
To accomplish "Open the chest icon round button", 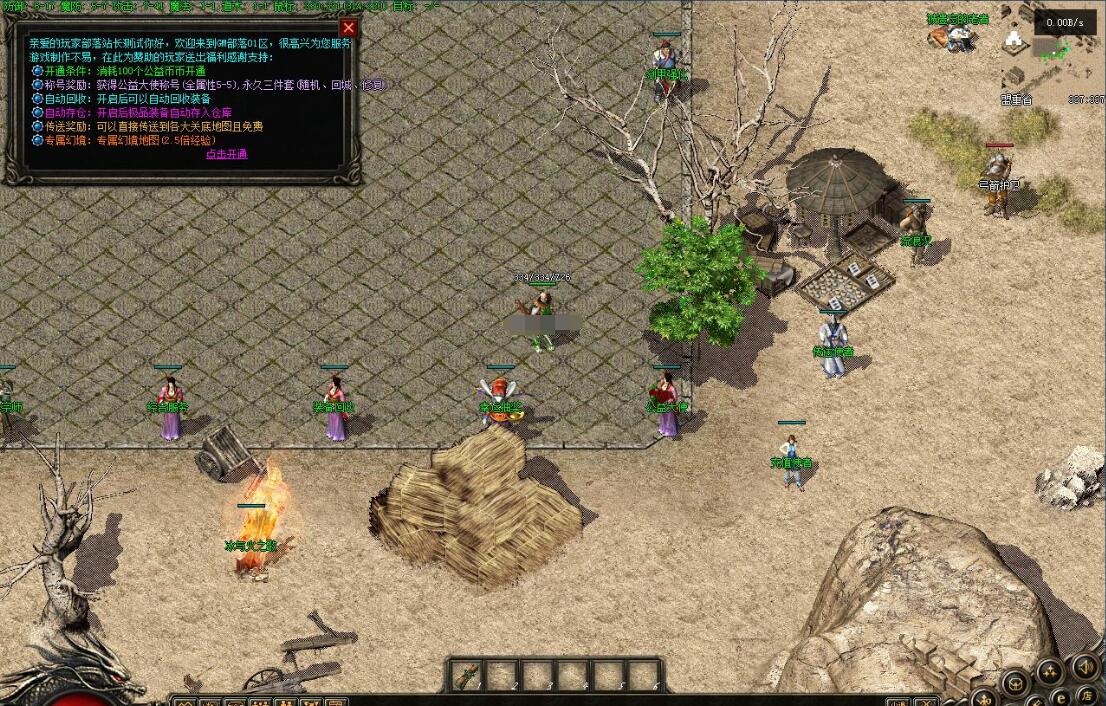I will (x=1015, y=684).
